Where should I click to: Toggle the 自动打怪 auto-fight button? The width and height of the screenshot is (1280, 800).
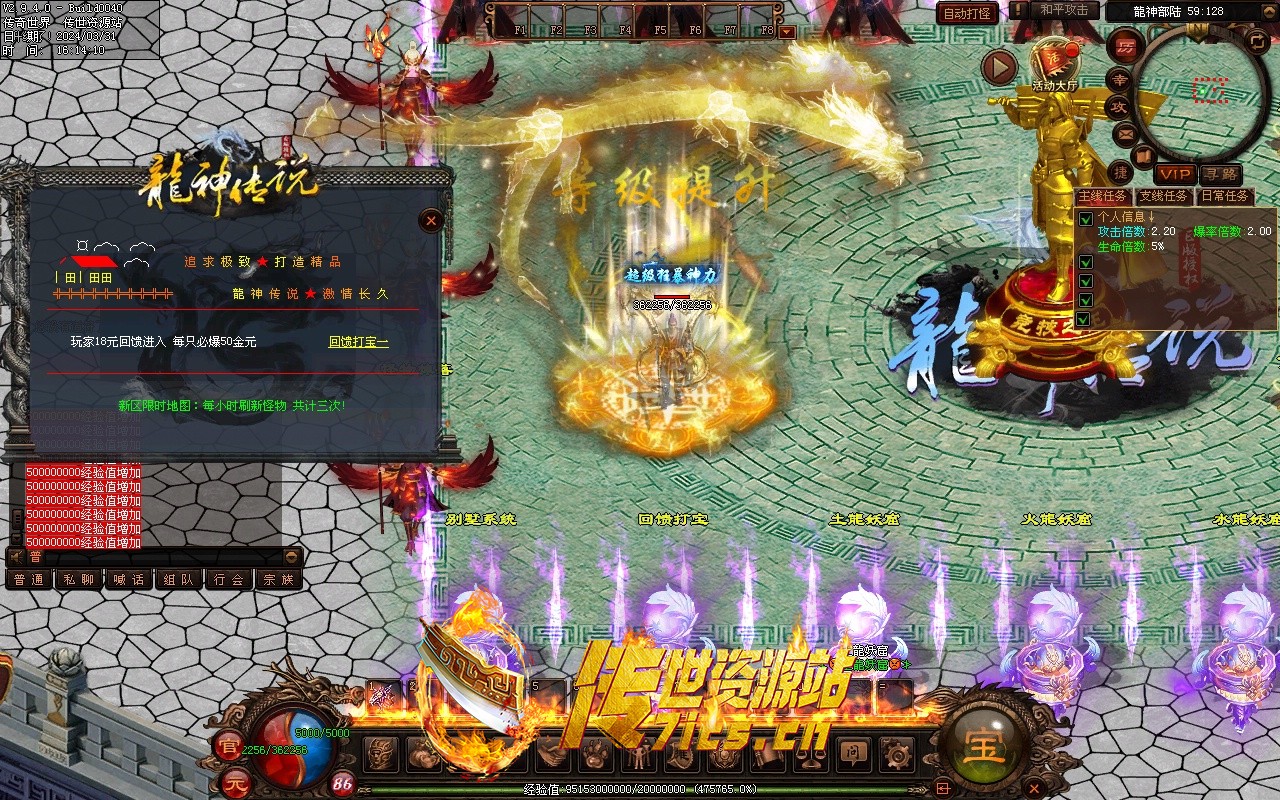pos(967,13)
